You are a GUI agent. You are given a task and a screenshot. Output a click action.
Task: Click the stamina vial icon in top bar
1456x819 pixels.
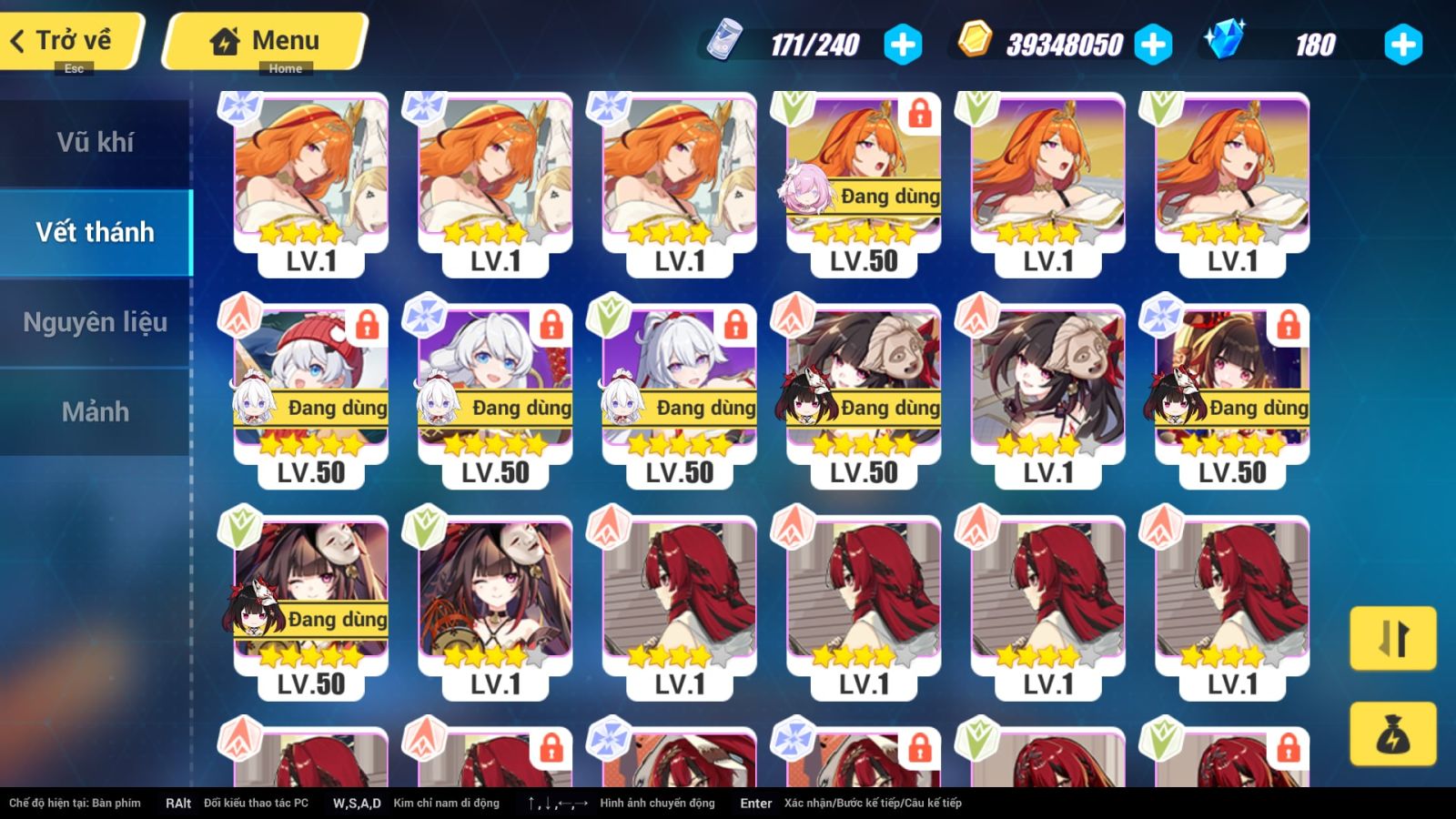tap(728, 42)
